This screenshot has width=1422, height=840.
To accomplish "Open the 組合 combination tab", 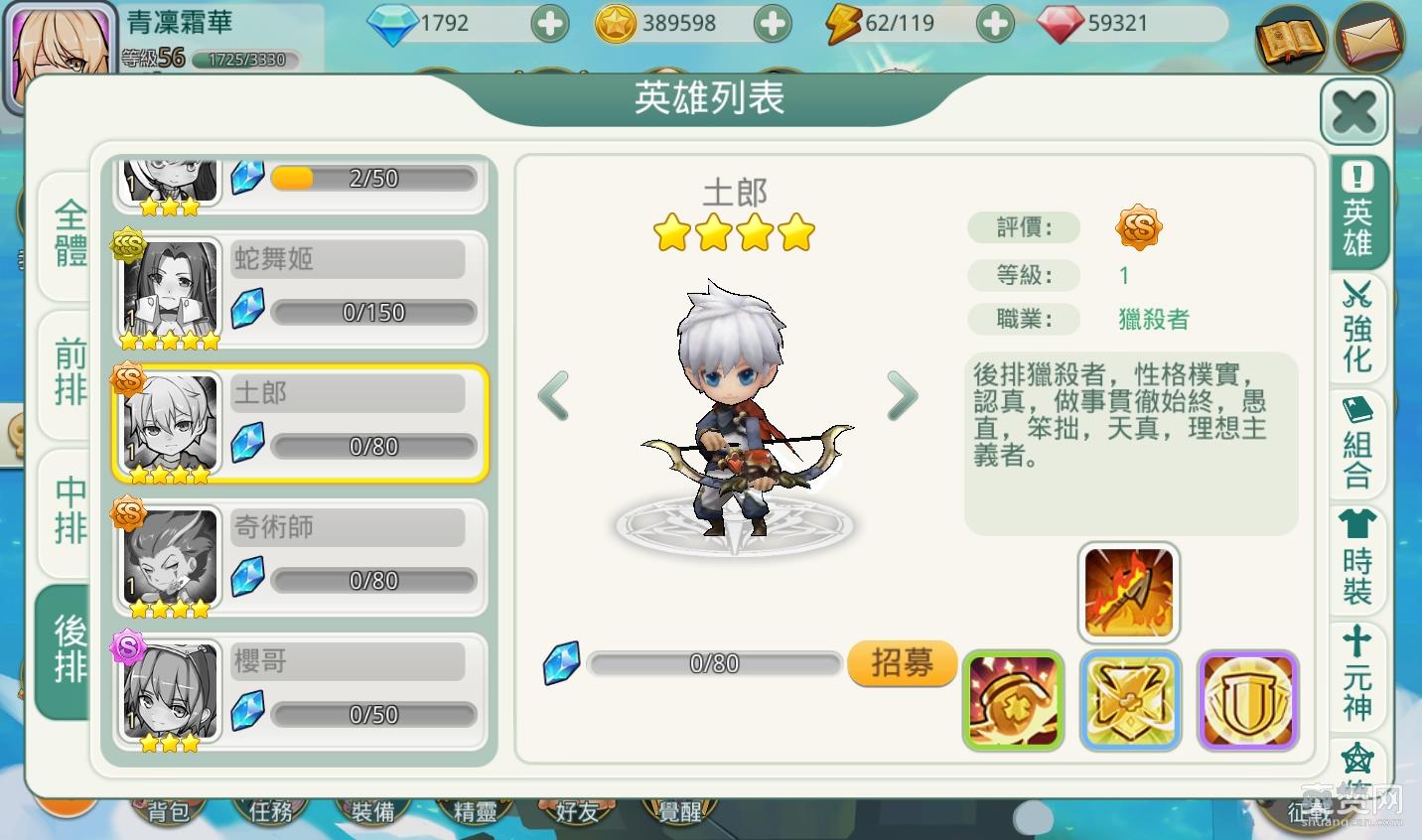I will click(1357, 447).
